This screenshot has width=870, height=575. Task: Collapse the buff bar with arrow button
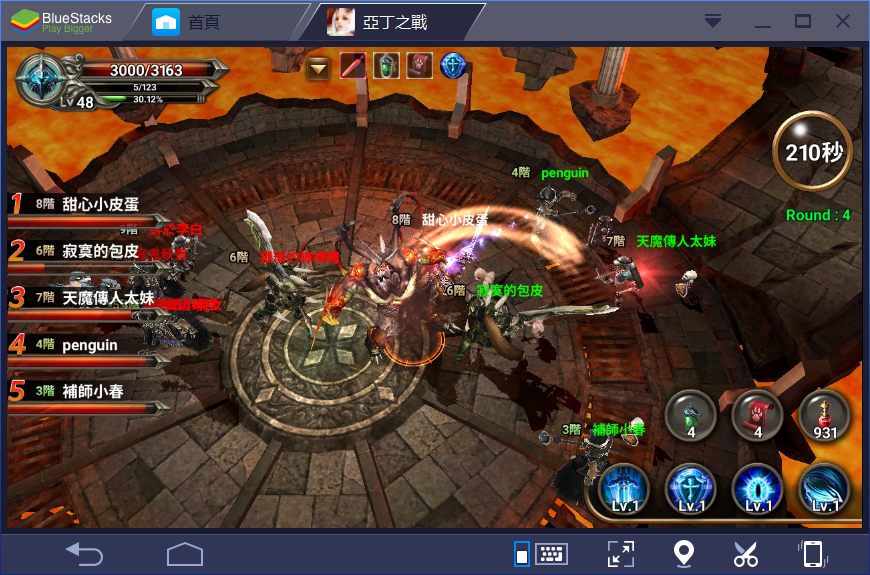tap(319, 67)
